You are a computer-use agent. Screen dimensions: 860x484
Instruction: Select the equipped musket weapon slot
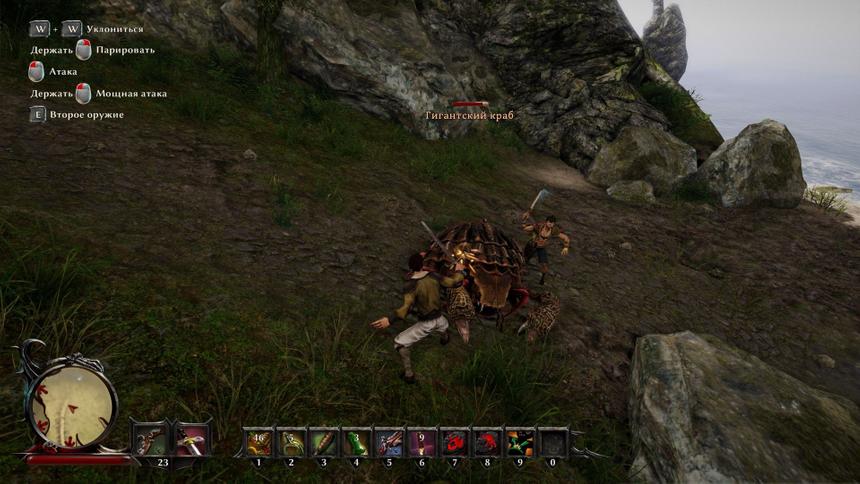click(x=151, y=439)
